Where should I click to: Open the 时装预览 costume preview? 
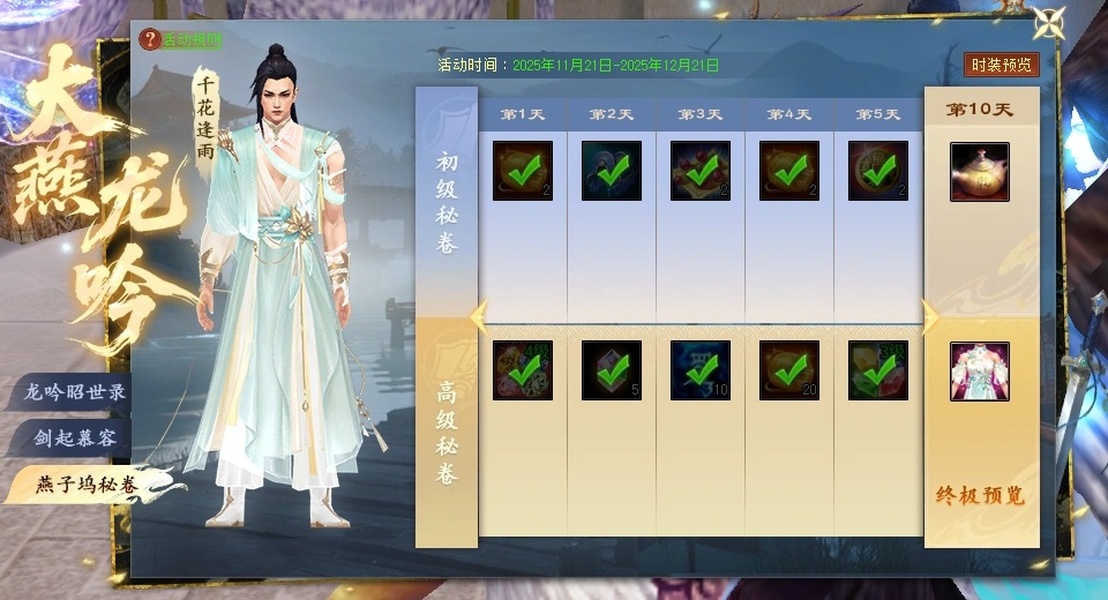point(1002,65)
